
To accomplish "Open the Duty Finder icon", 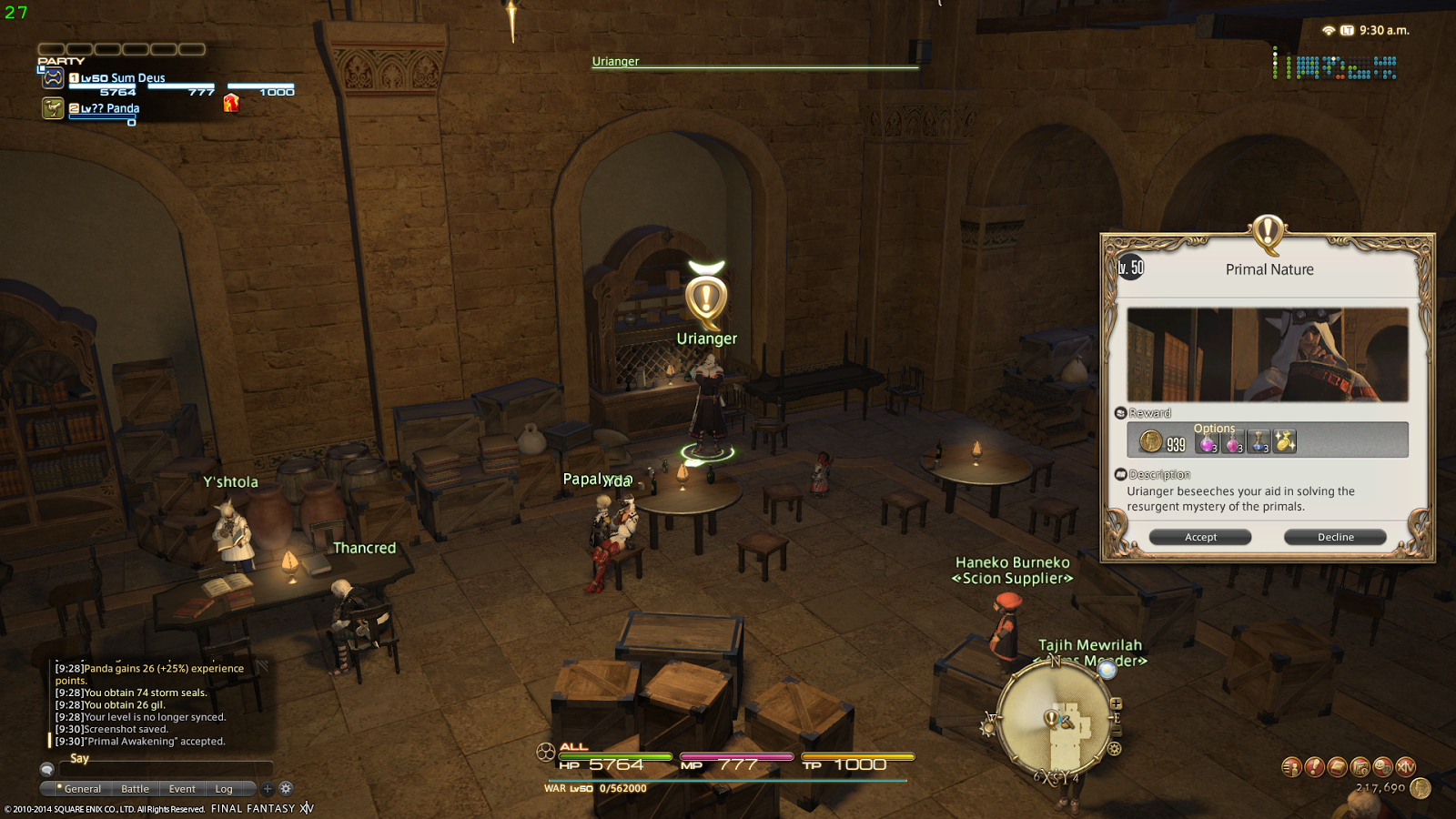I will [1359, 767].
